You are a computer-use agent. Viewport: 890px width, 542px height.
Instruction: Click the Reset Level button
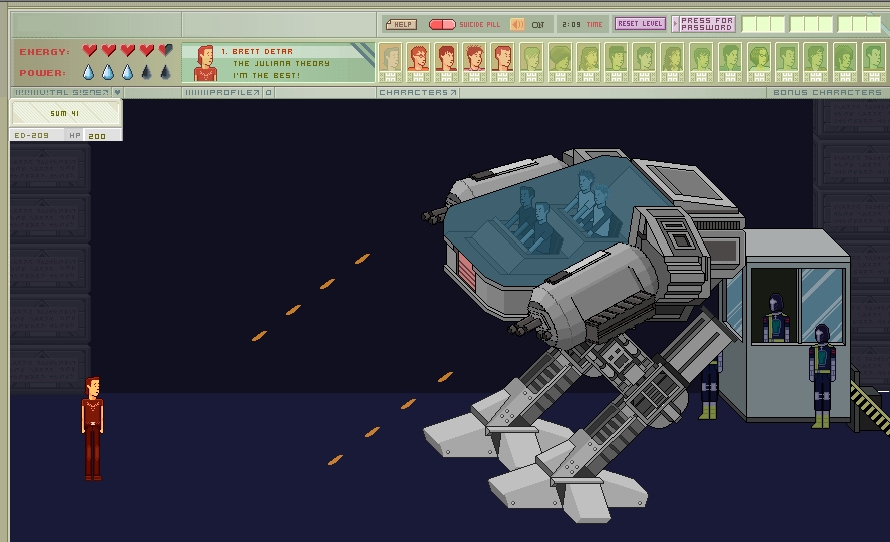(640, 24)
